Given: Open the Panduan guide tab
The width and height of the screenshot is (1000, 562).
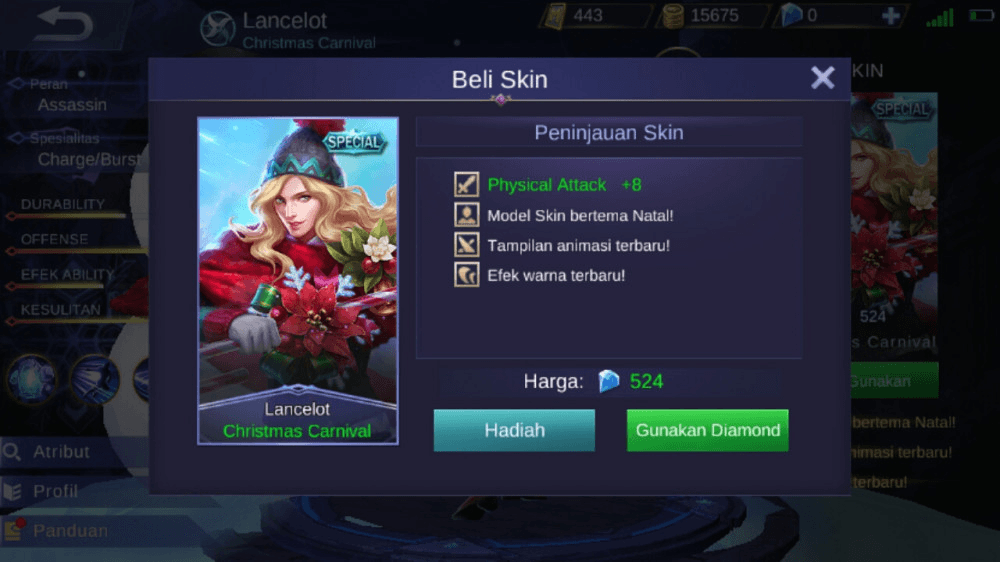Looking at the screenshot, I should pyautogui.click(x=70, y=531).
